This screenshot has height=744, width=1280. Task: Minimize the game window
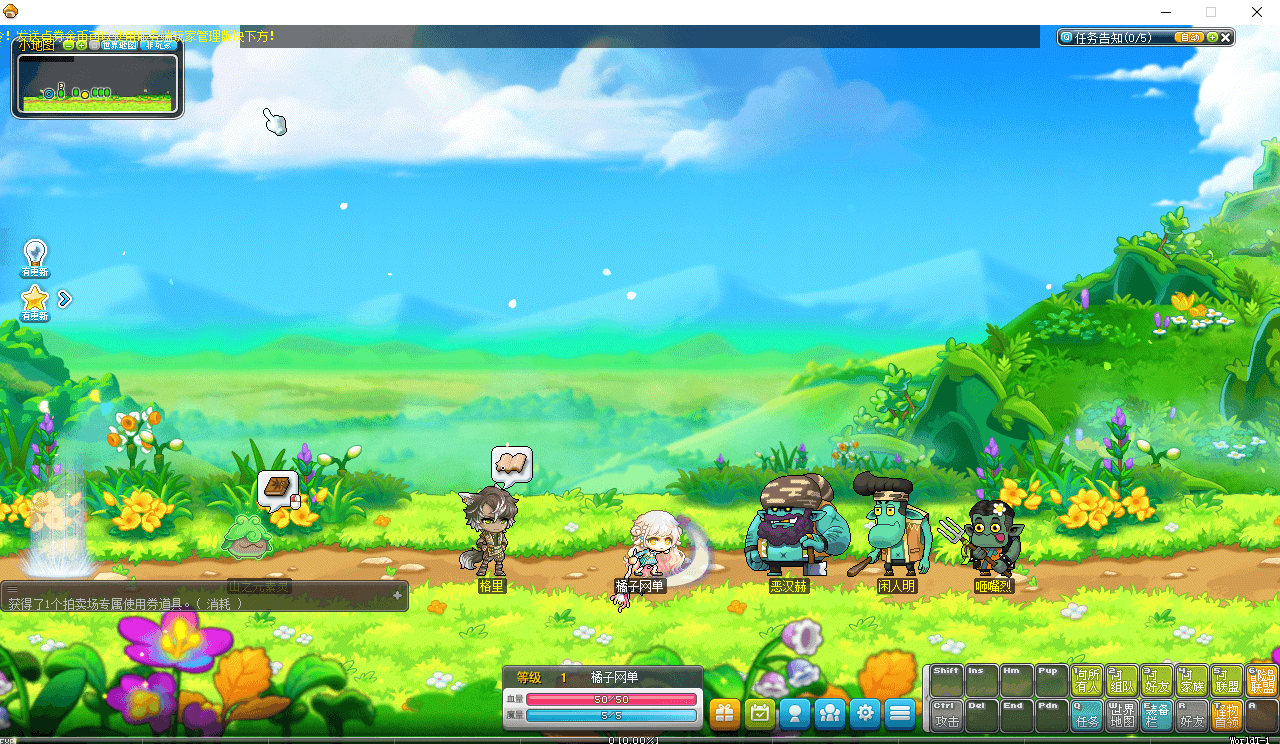(1166, 12)
